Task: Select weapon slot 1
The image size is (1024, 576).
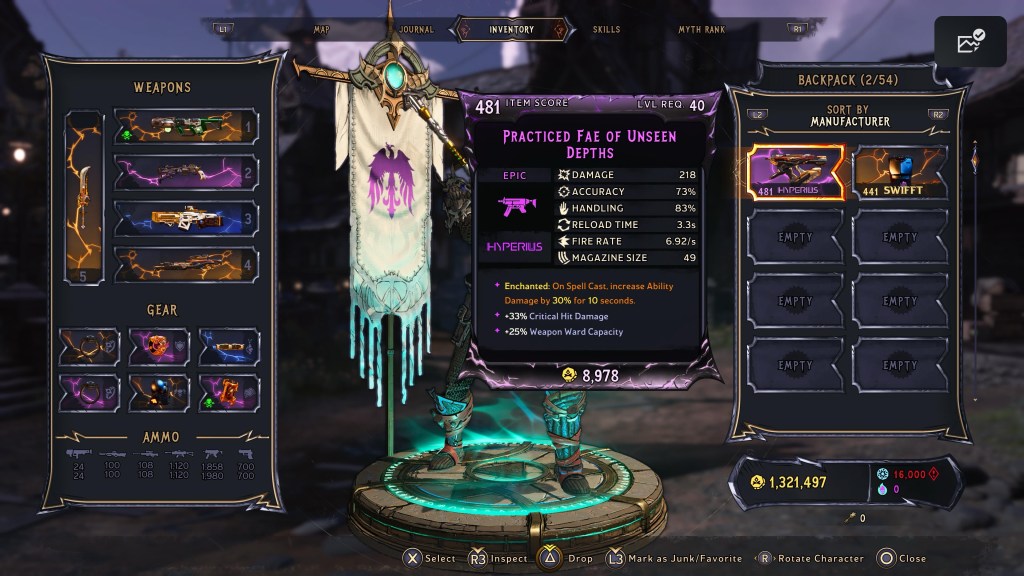Action: (x=185, y=127)
